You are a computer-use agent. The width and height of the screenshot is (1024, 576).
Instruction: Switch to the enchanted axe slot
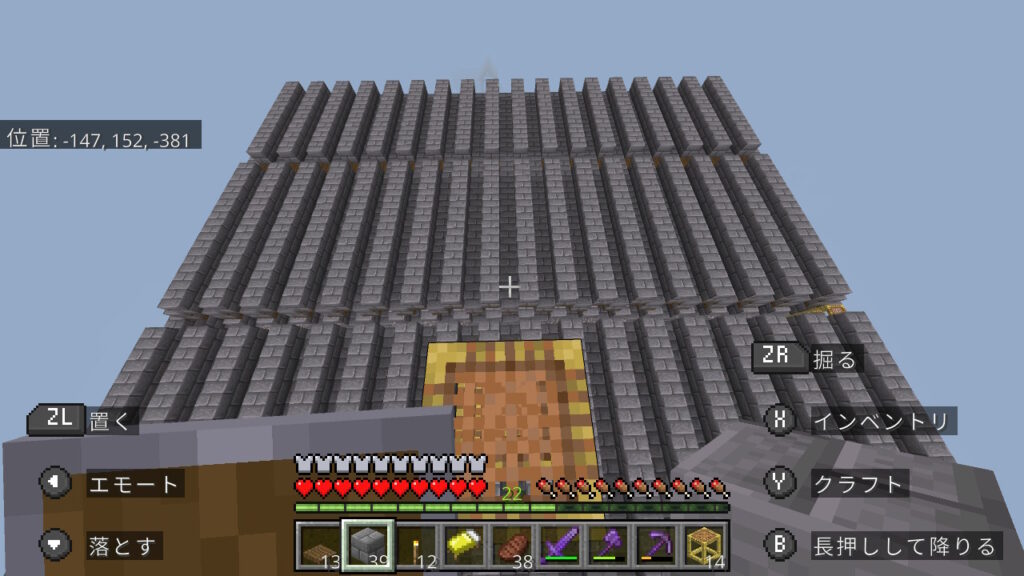tap(608, 544)
